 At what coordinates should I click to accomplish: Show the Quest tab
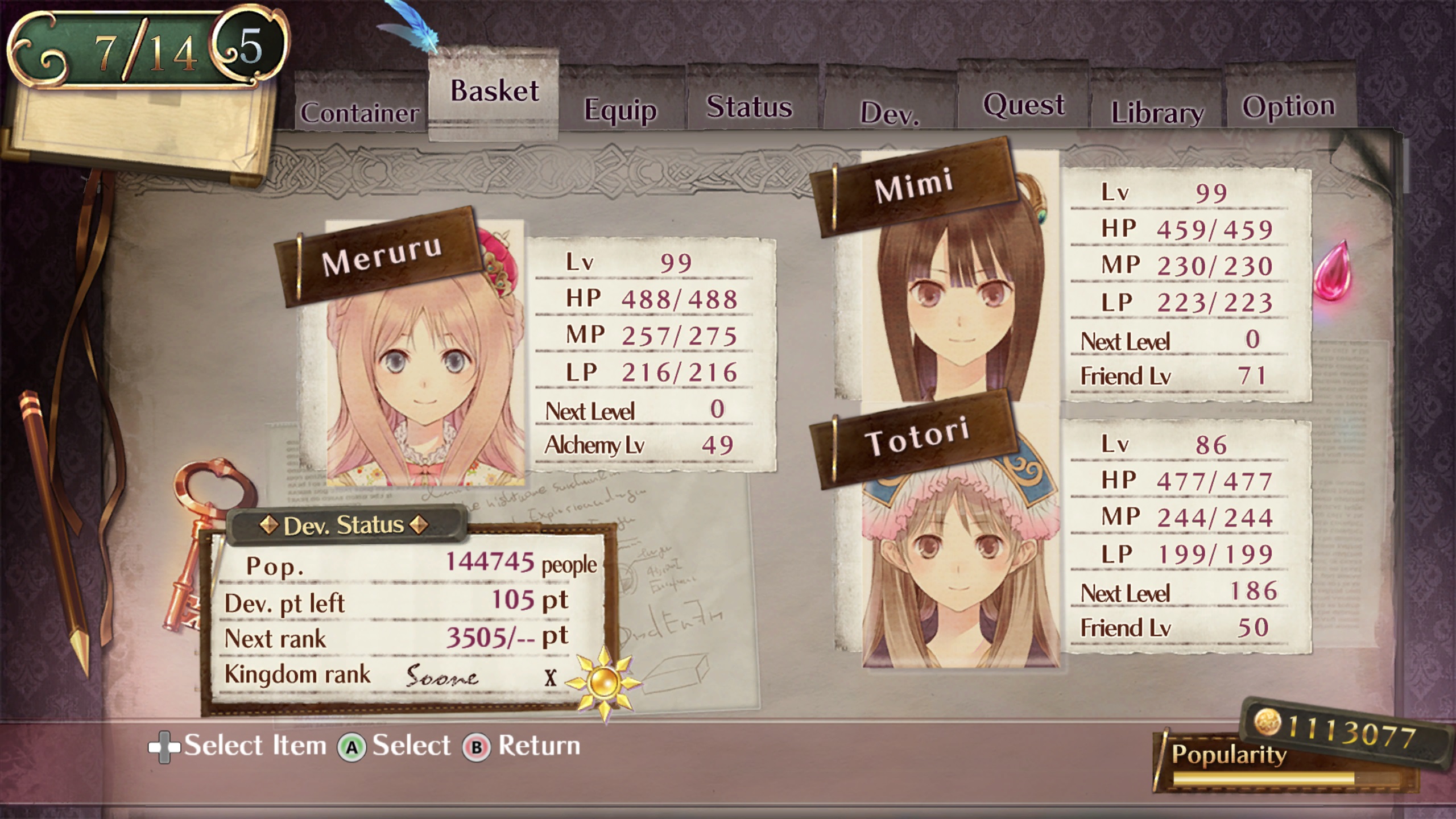click(x=1023, y=105)
